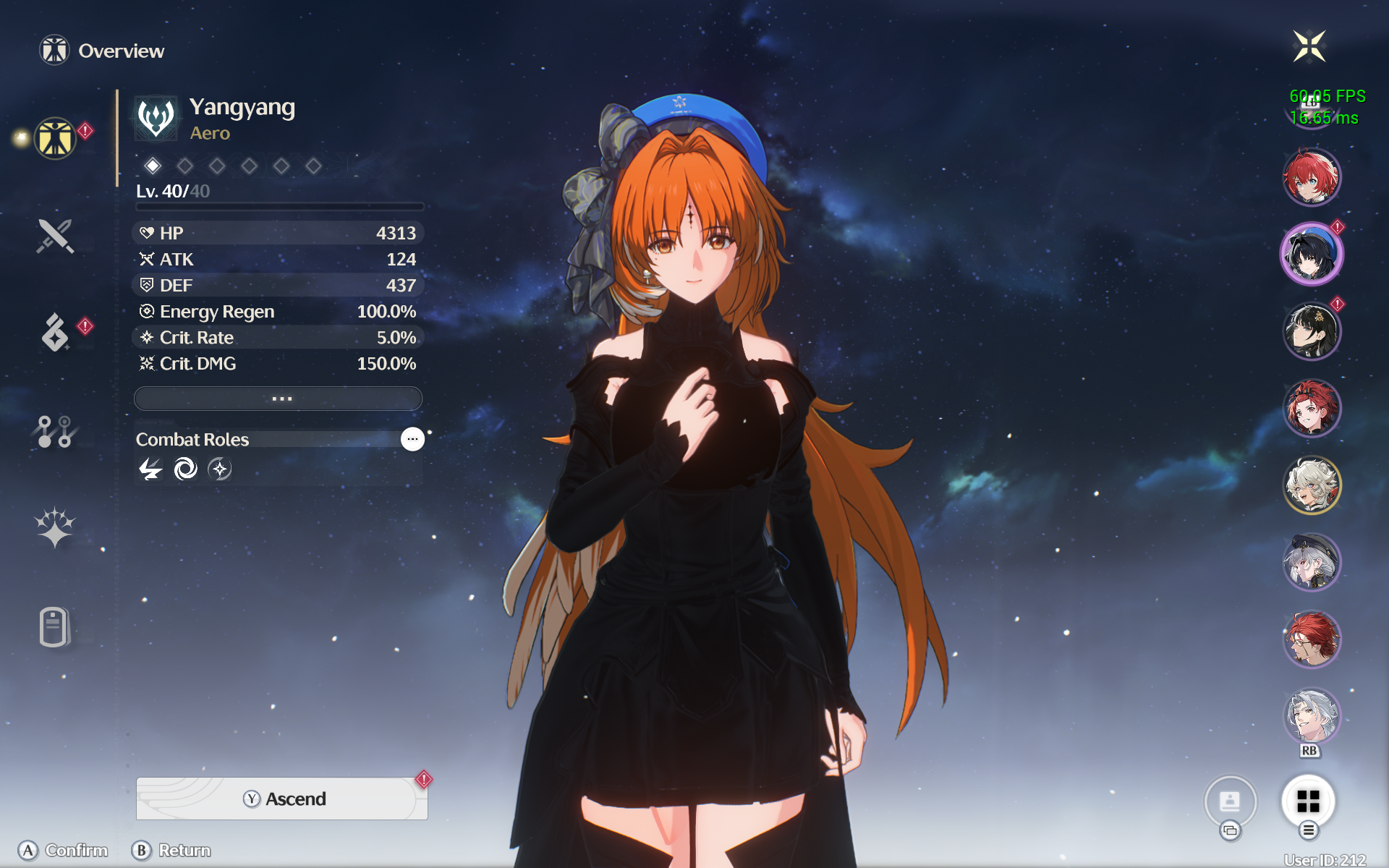
Task: Select the black-haired character with blue beret
Action: pyautogui.click(x=1312, y=254)
